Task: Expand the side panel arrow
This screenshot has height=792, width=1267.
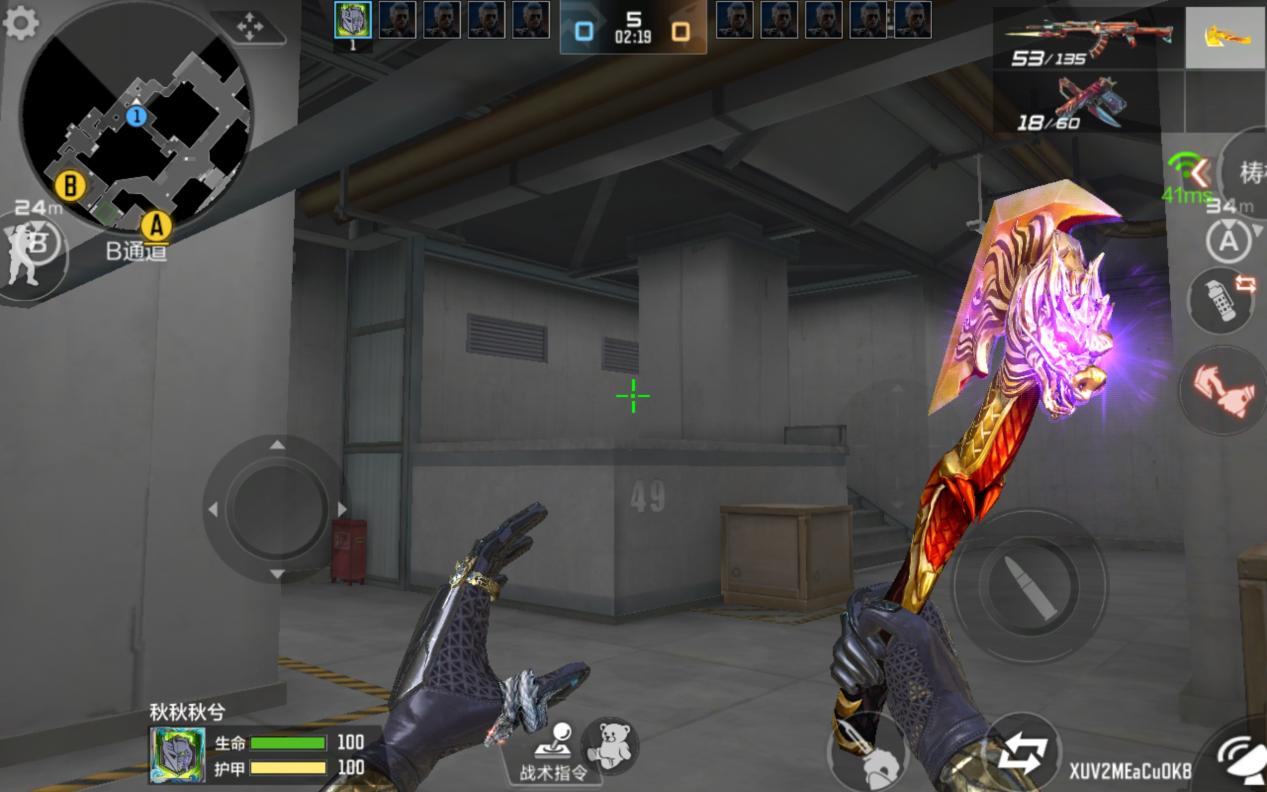Action: coord(1199,173)
